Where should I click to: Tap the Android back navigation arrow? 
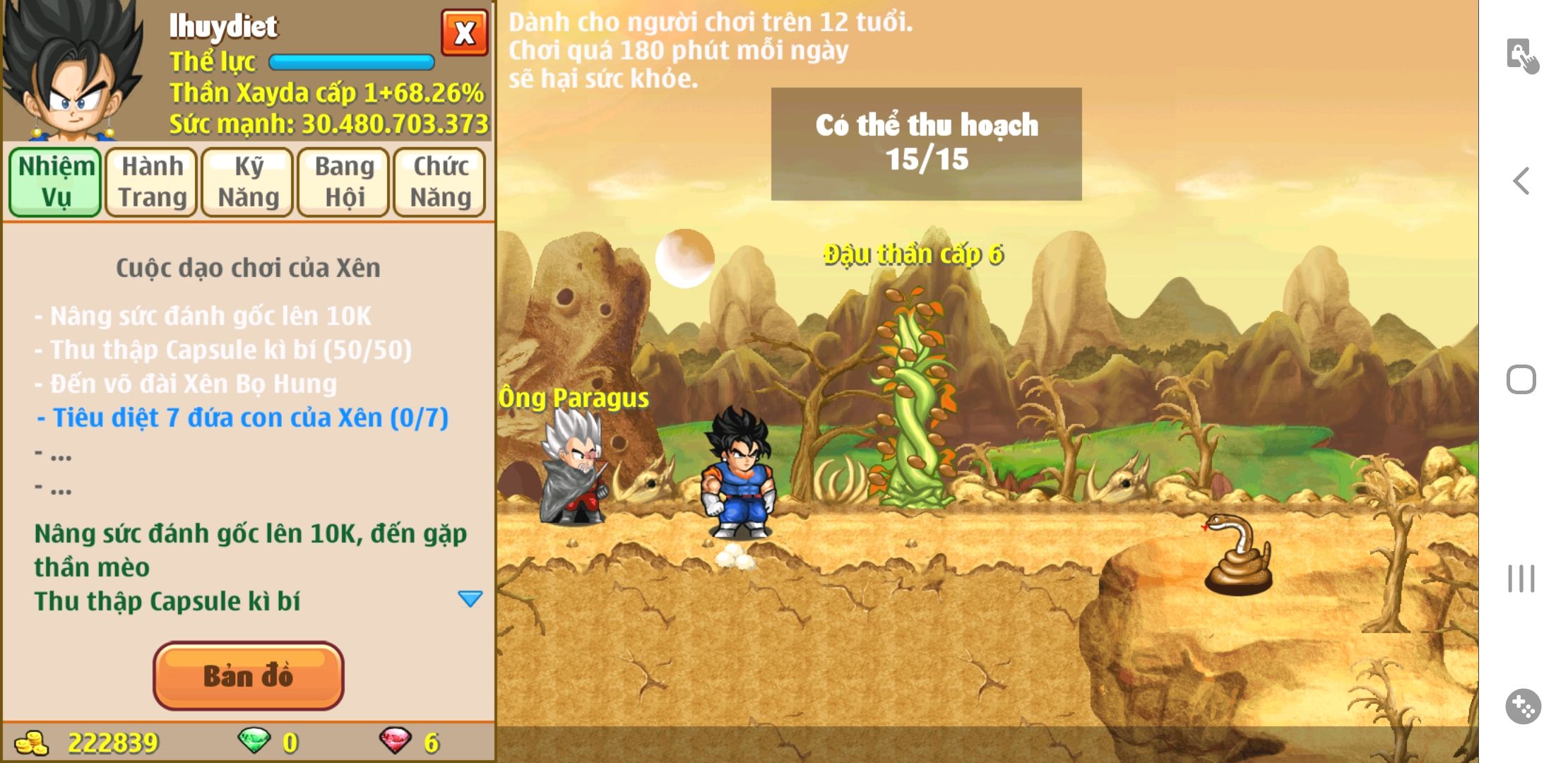(1521, 181)
